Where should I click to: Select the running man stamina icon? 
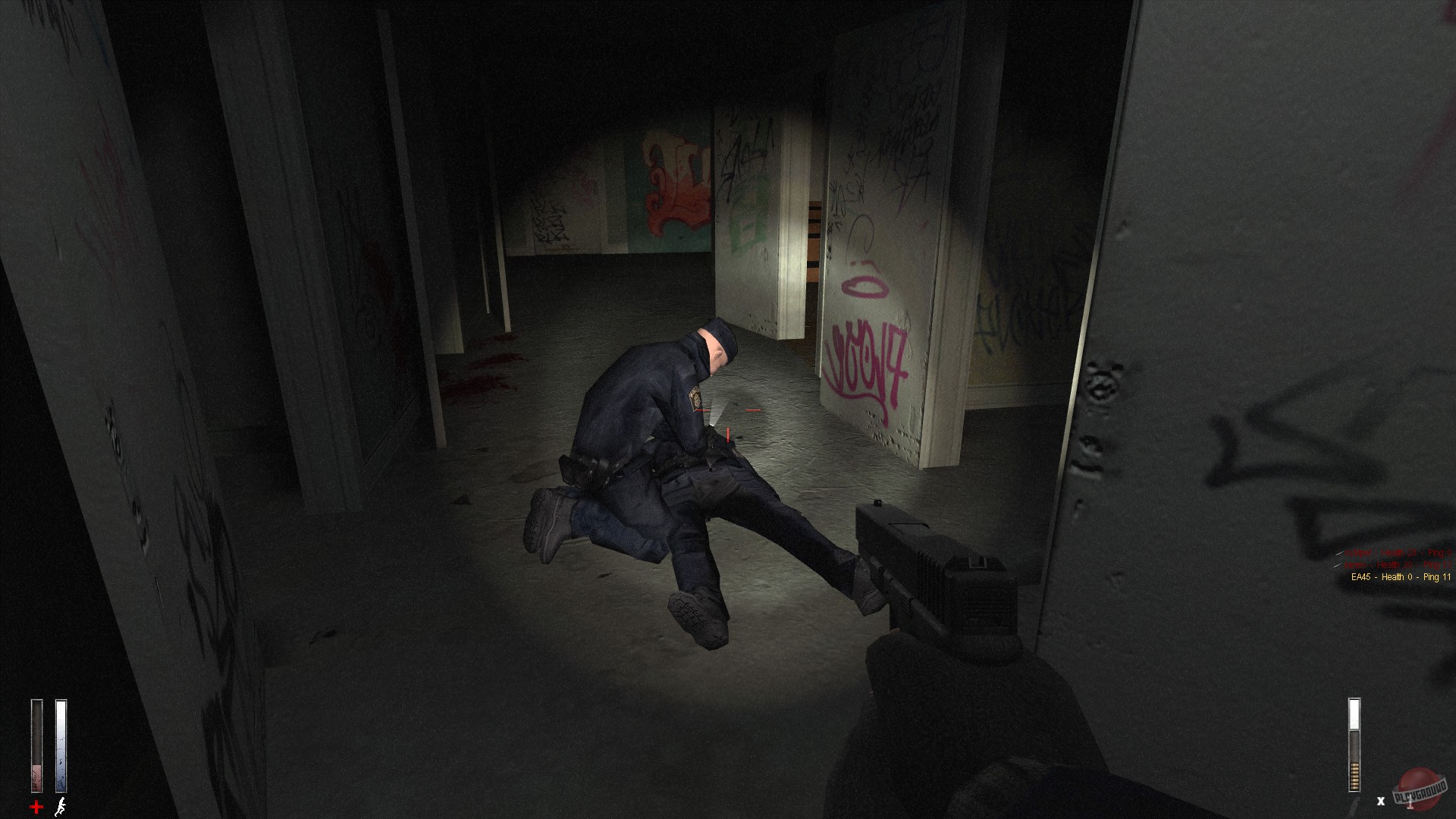[61, 807]
